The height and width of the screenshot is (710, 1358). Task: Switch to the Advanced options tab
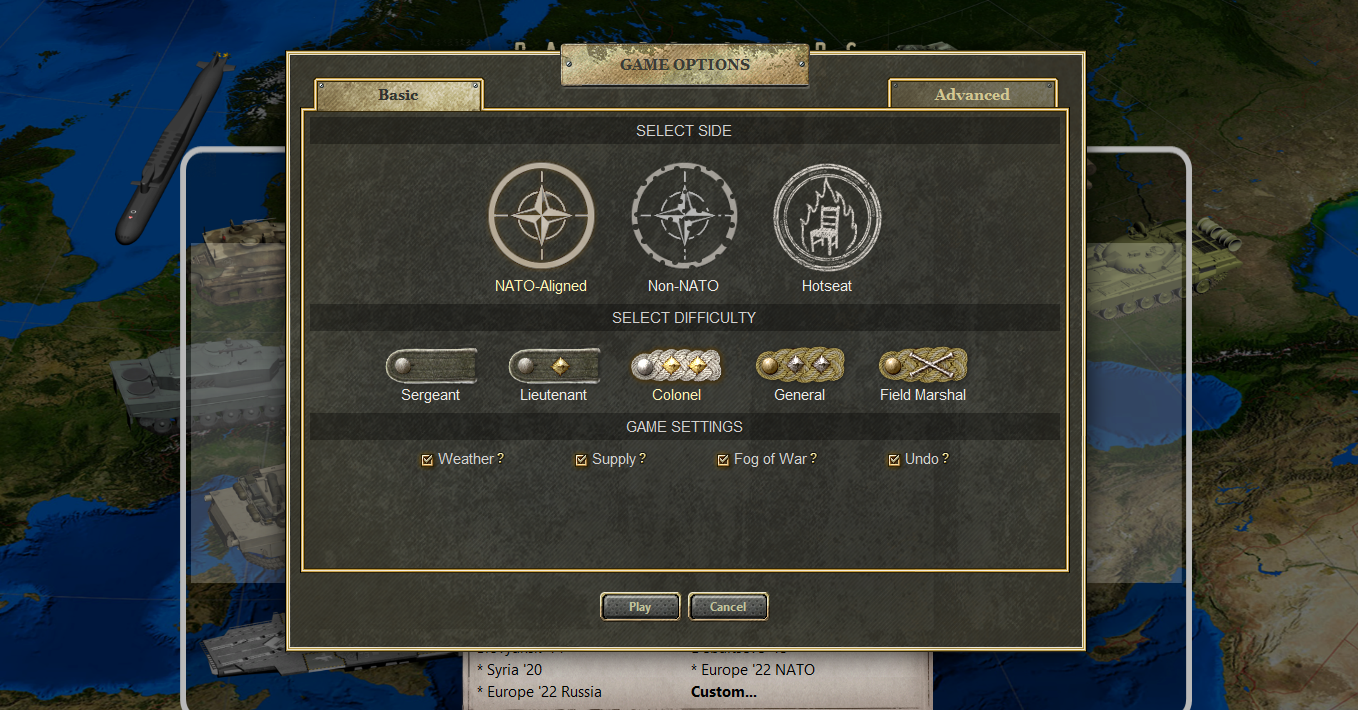tap(972, 95)
